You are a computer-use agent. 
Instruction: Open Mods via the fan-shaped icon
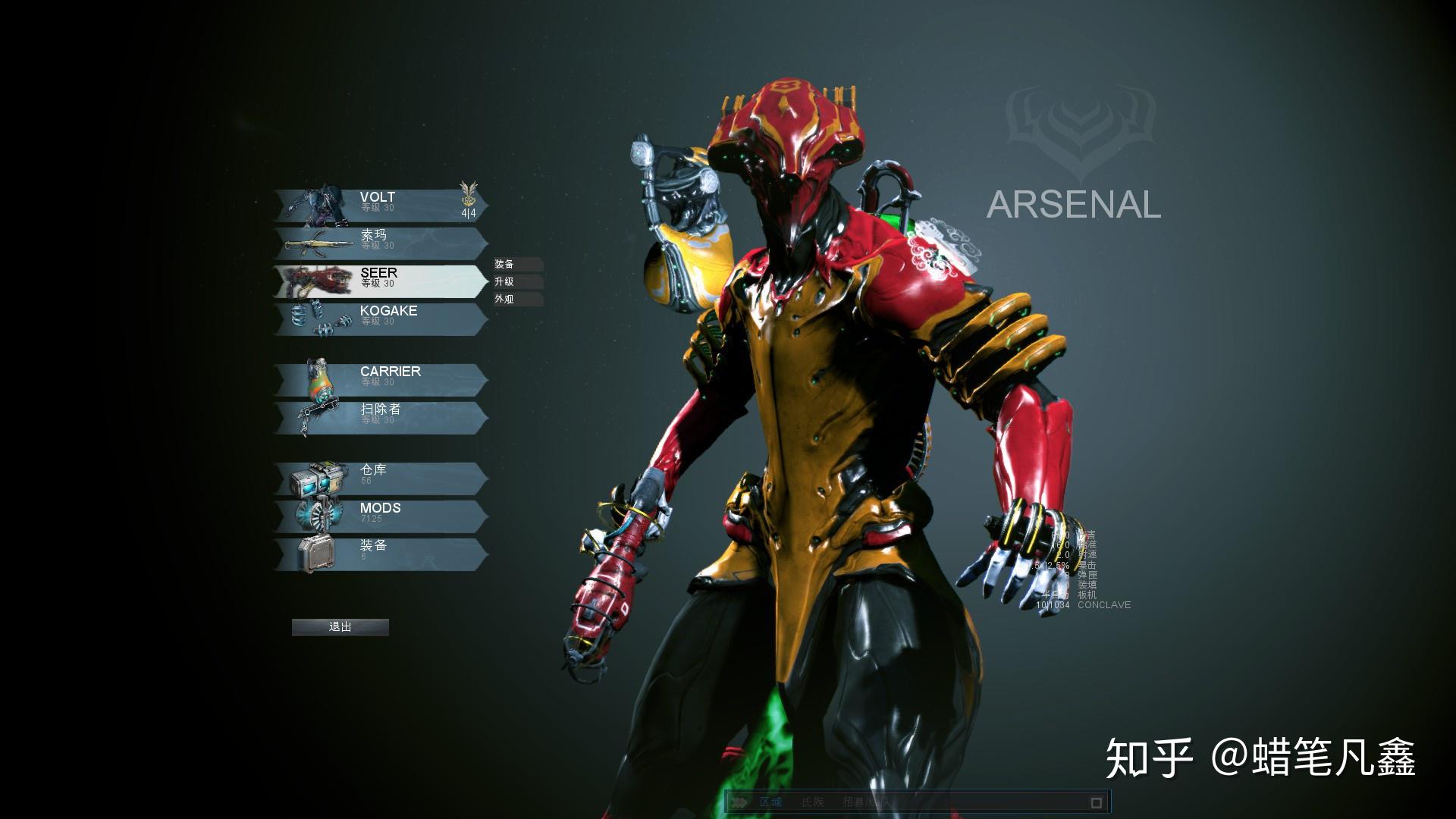[318, 514]
